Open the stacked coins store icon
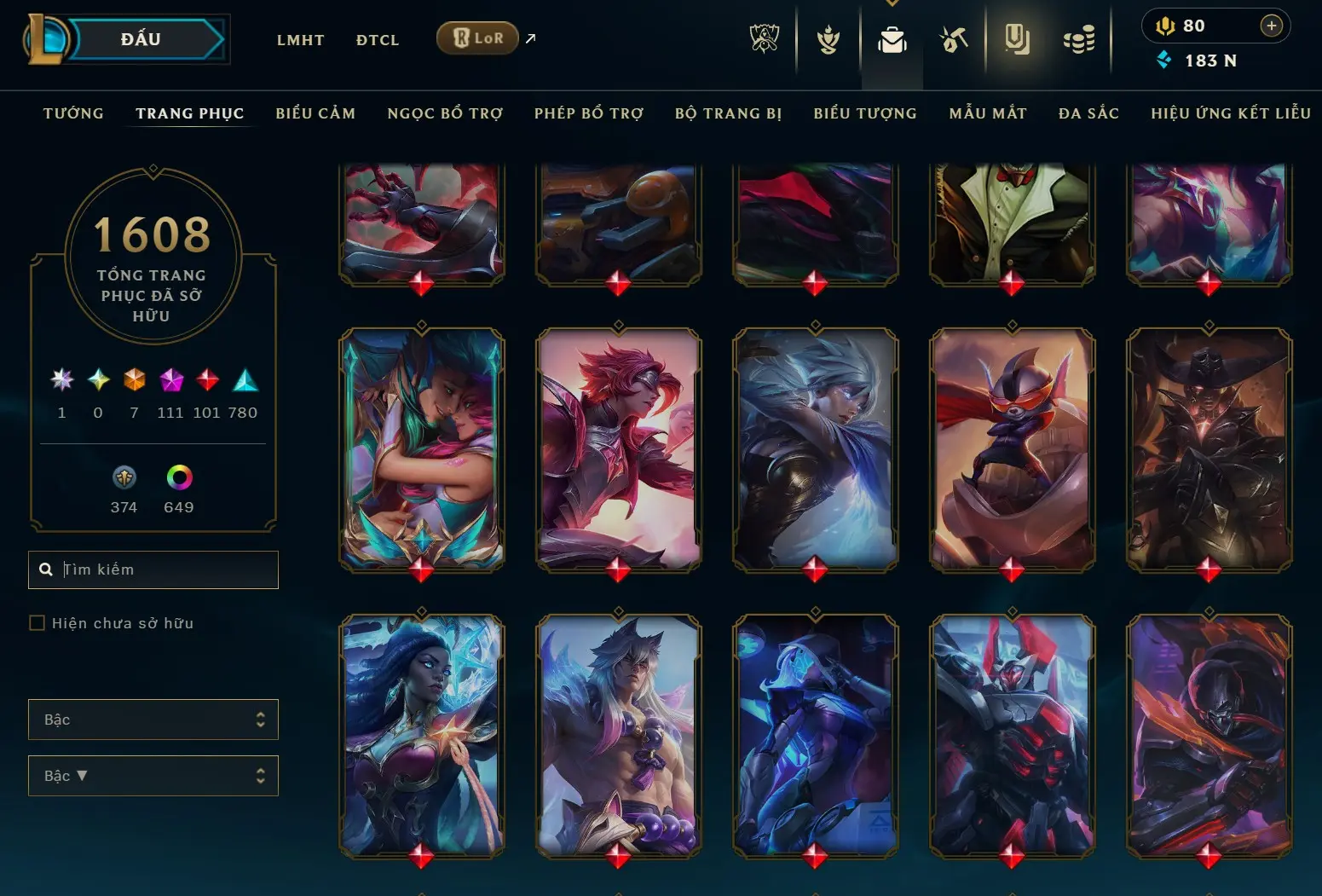This screenshot has width=1322, height=896. (x=1079, y=40)
